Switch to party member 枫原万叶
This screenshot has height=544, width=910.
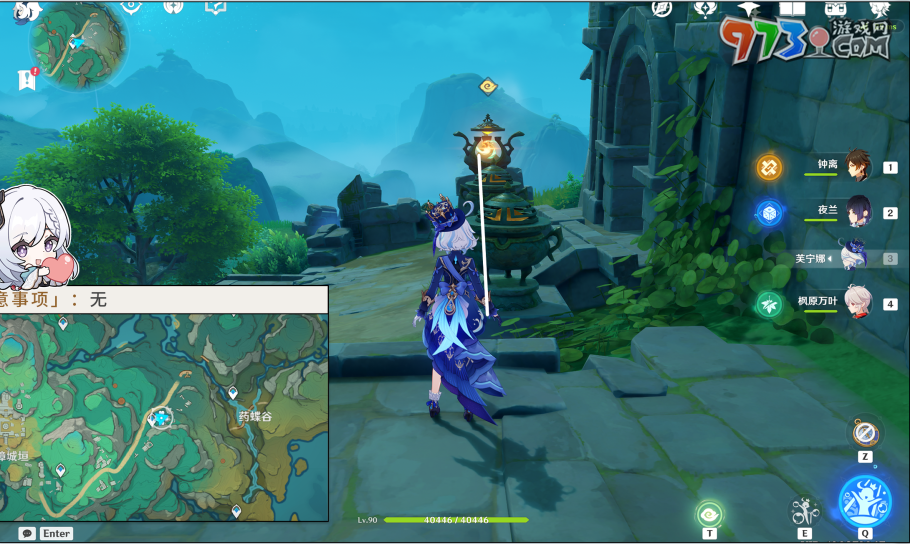[x=858, y=302]
